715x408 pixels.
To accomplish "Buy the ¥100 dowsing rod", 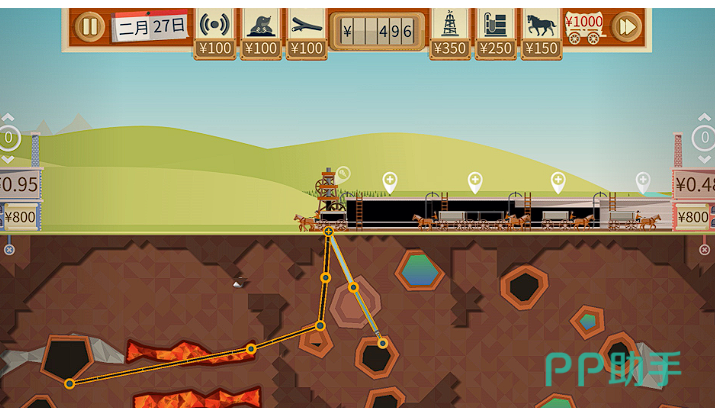I will click(307, 32).
